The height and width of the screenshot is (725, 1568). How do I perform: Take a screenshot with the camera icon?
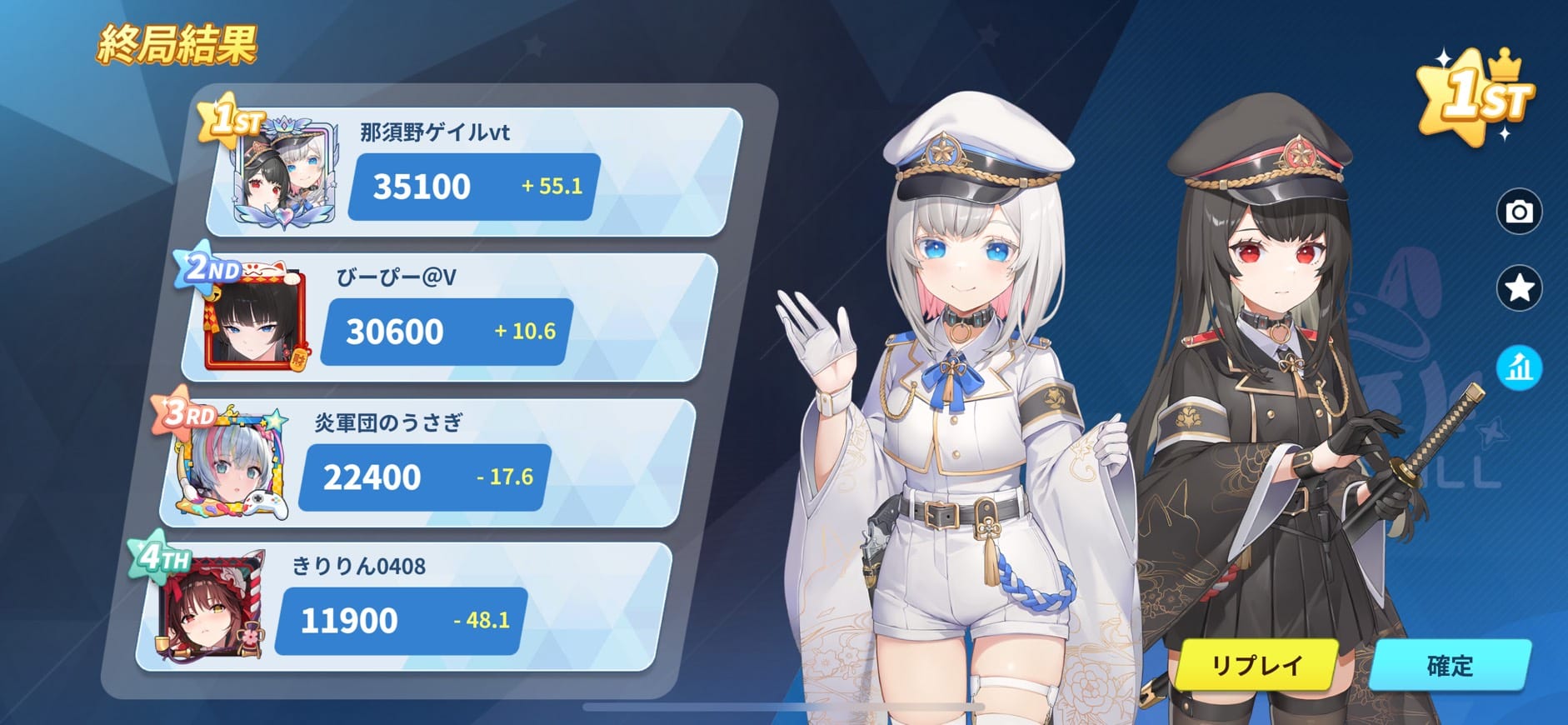point(1519,212)
